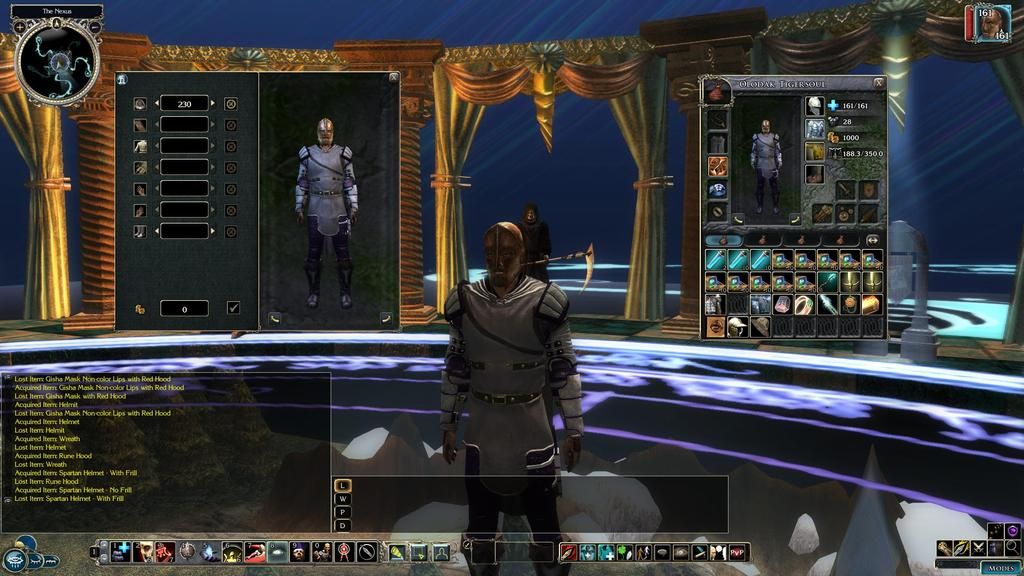This screenshot has width=1024, height=576.
Task: Click the character portrait showing 161 health
Action: tap(988, 24)
